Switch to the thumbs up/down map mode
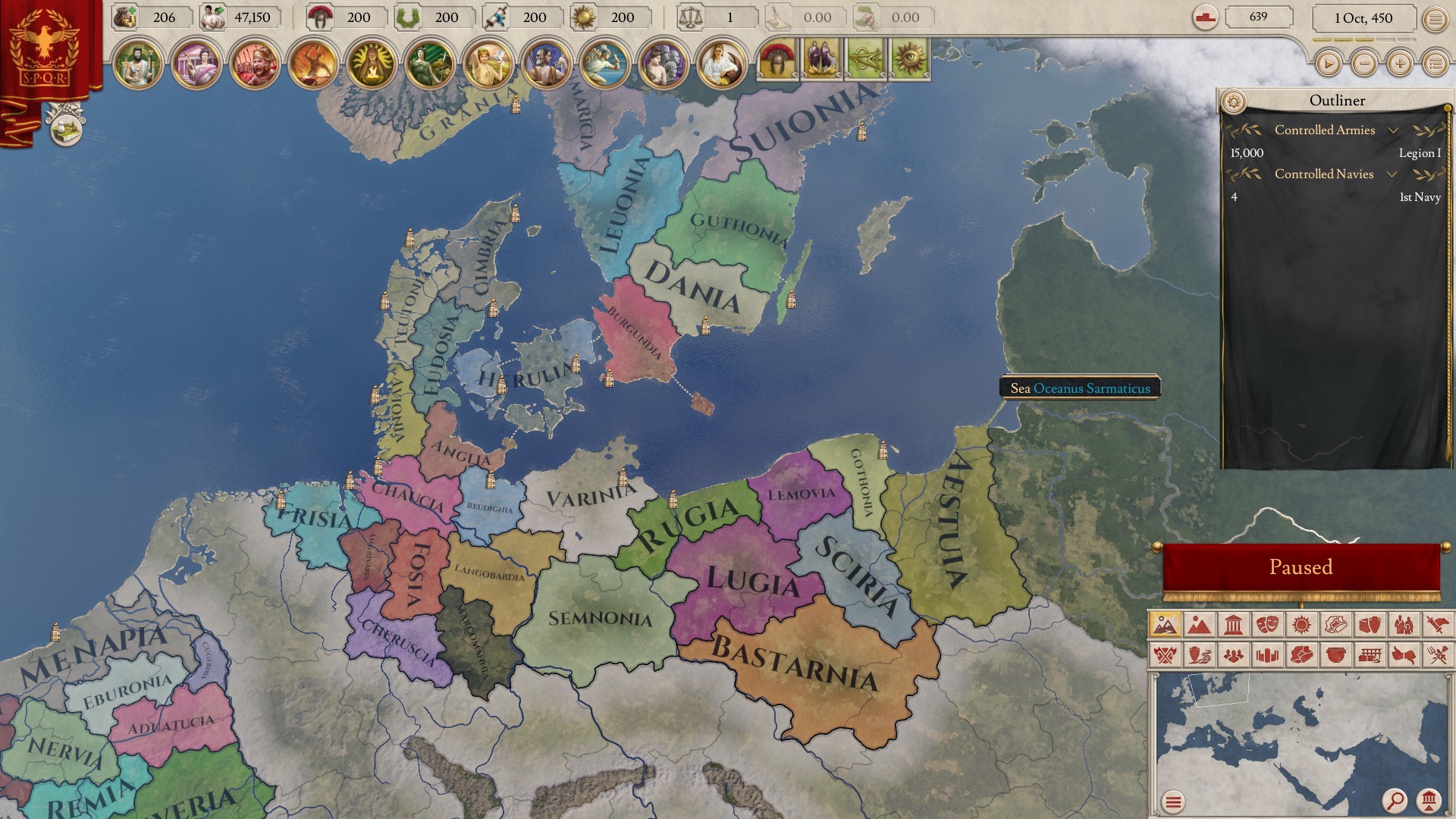 (1404, 654)
